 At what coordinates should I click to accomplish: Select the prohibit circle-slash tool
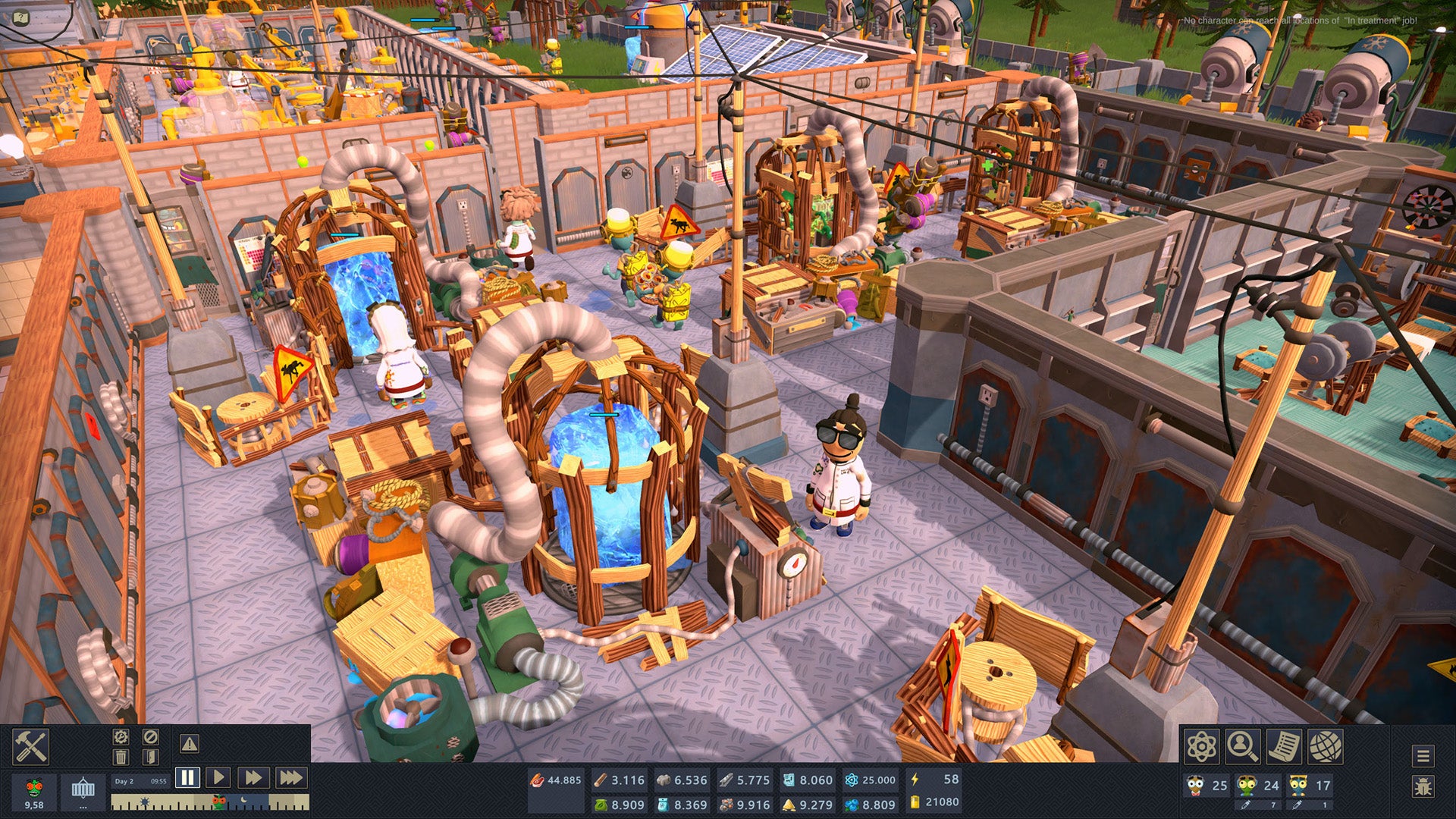point(150,737)
